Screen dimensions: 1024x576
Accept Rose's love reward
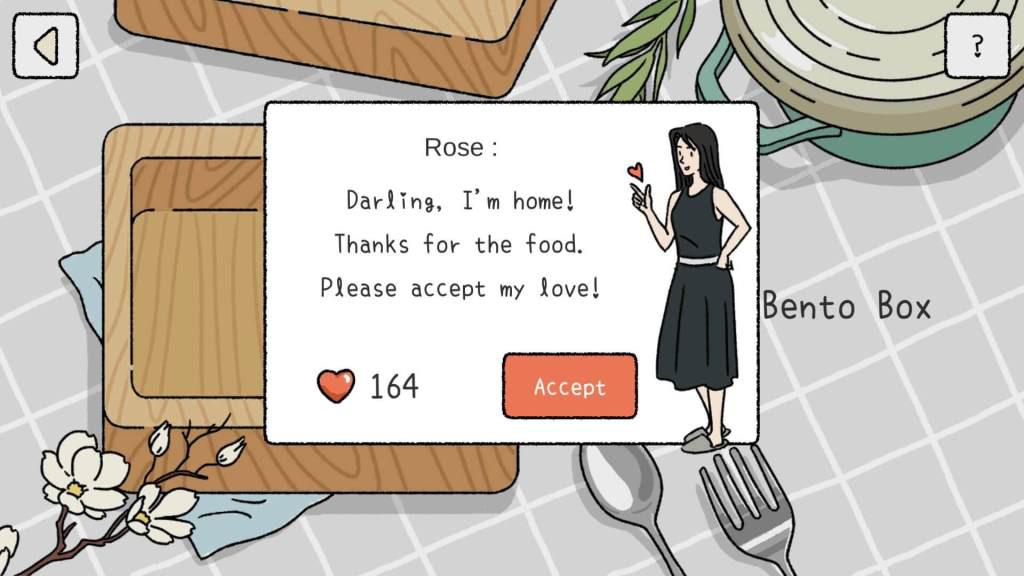click(569, 386)
